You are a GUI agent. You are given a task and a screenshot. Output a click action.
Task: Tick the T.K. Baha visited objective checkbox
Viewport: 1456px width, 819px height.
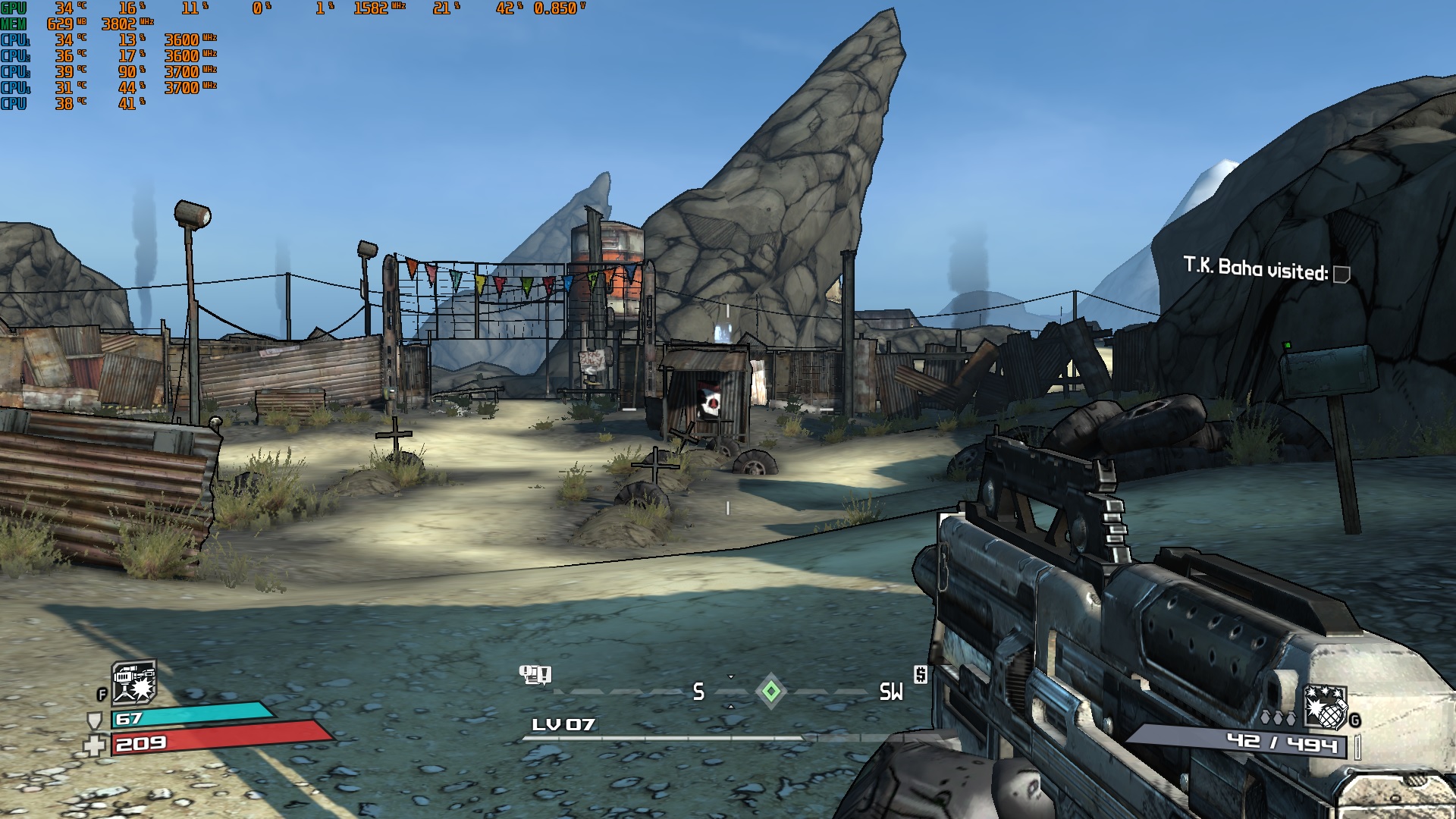coord(1341,274)
